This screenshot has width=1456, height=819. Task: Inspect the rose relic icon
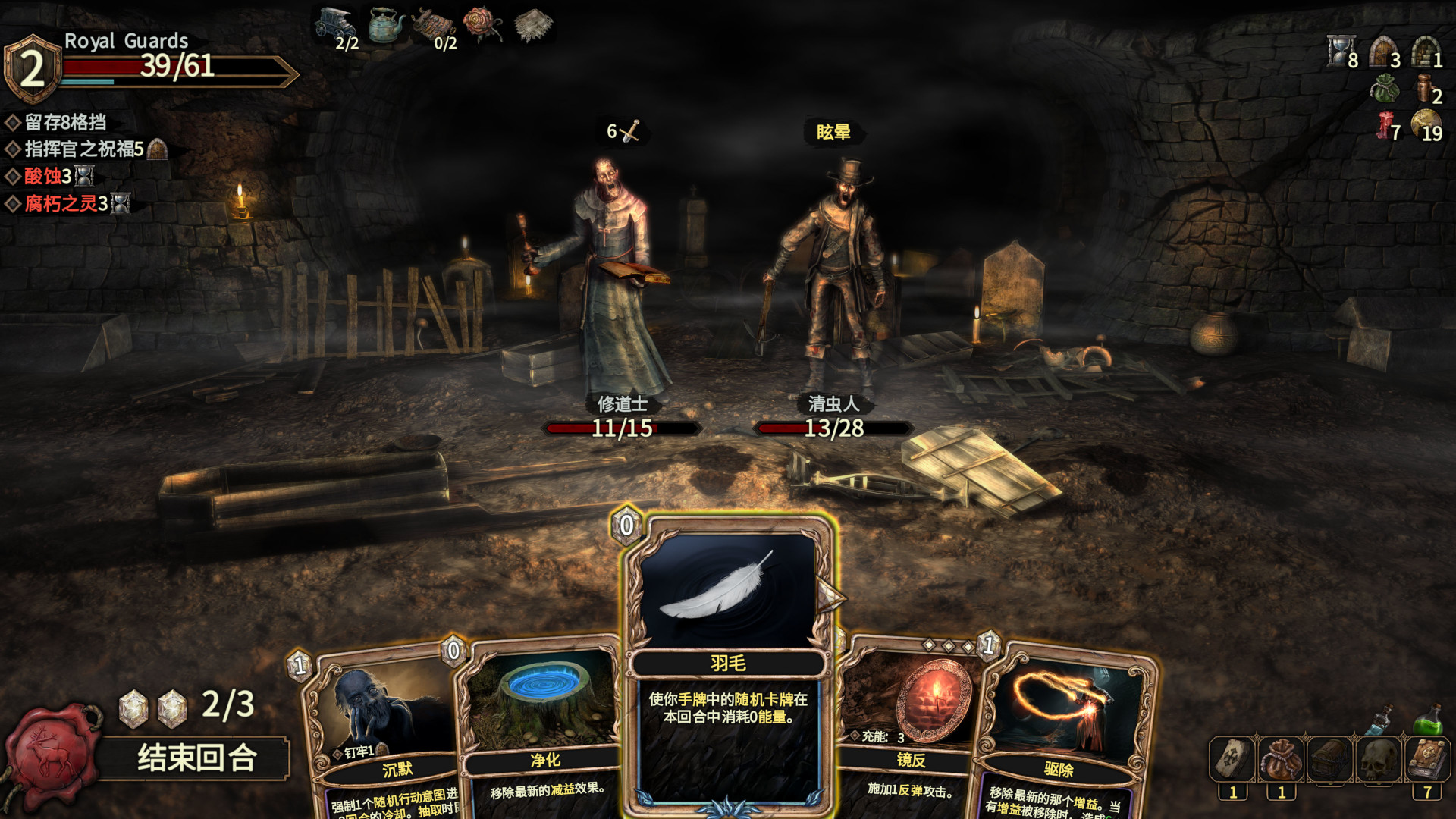482,24
